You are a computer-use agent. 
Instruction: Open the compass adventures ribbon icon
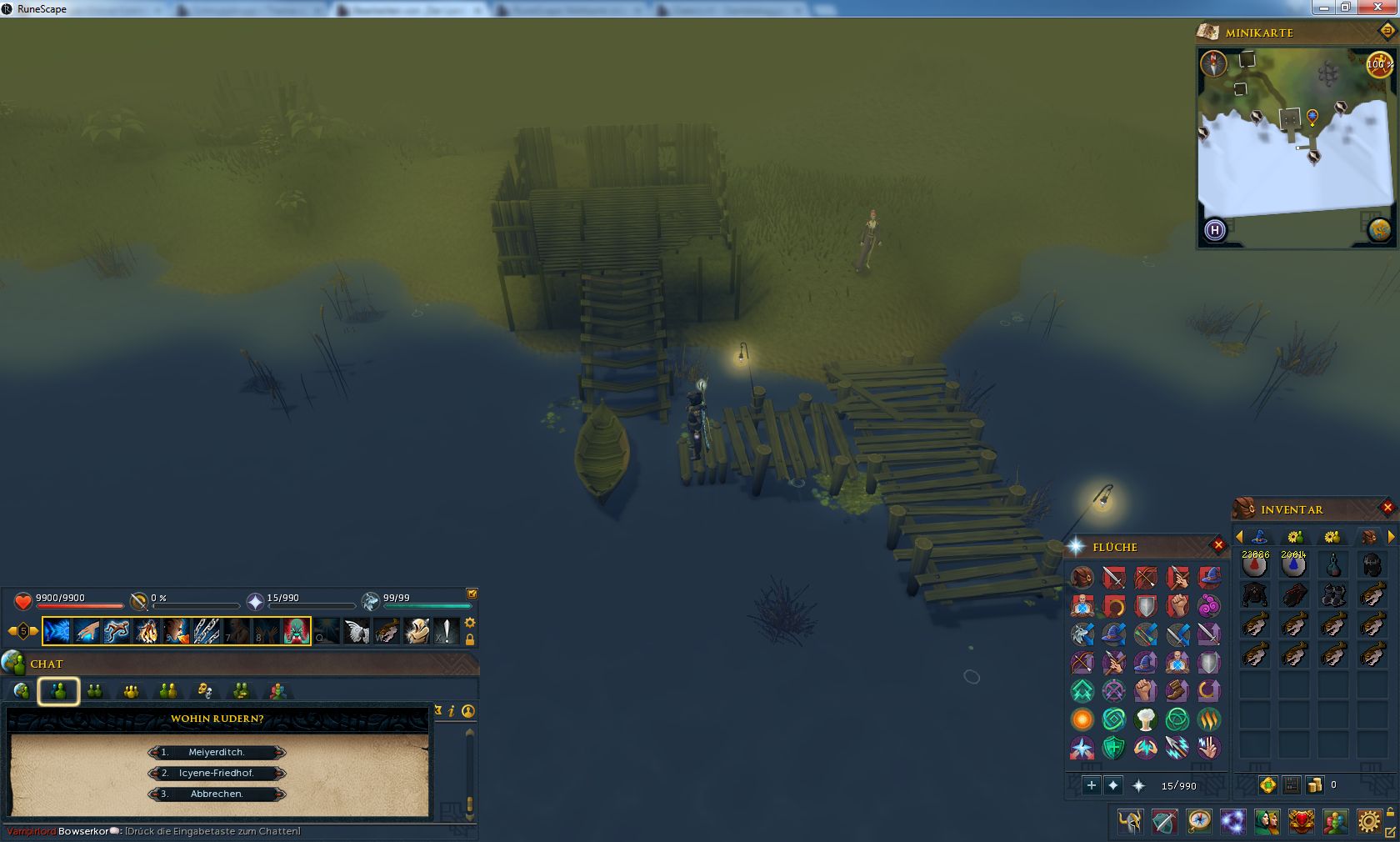[1198, 822]
